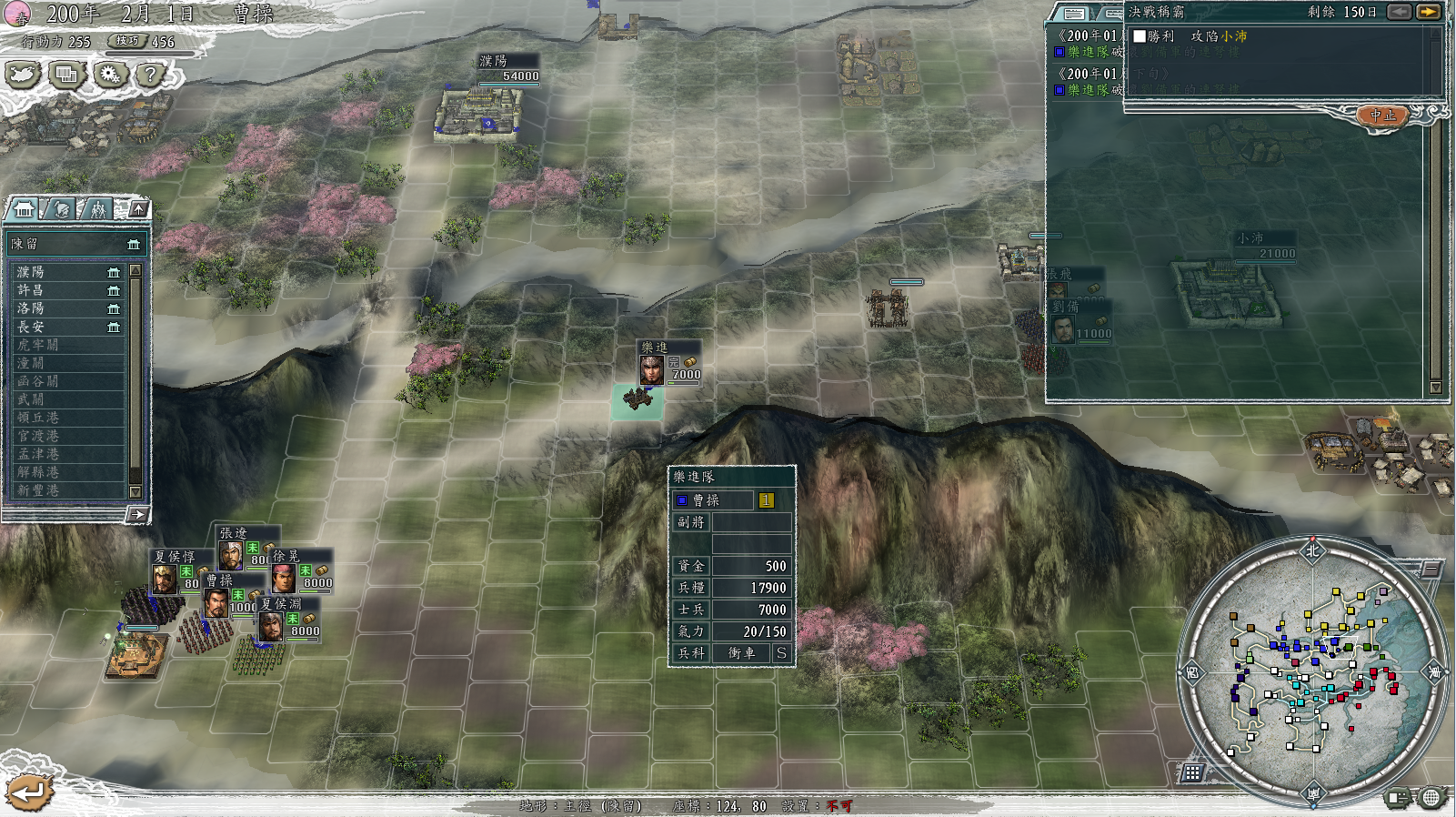Screen dimensions: 1456x817
Task: Click the back arrow button at bottom left
Action: pyautogui.click(x=28, y=792)
